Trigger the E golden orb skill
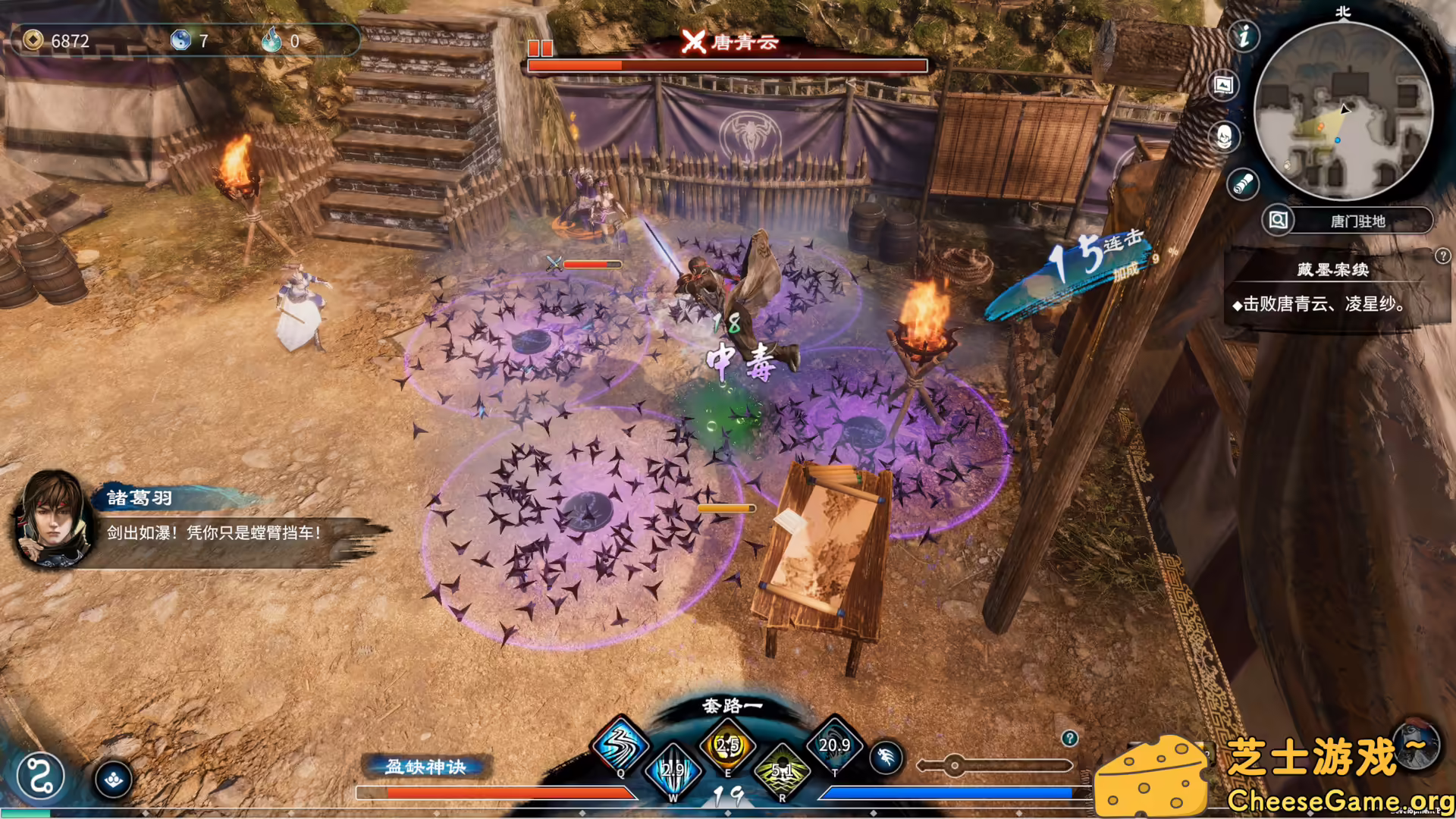Image resolution: width=1456 pixels, height=819 pixels. tap(727, 745)
